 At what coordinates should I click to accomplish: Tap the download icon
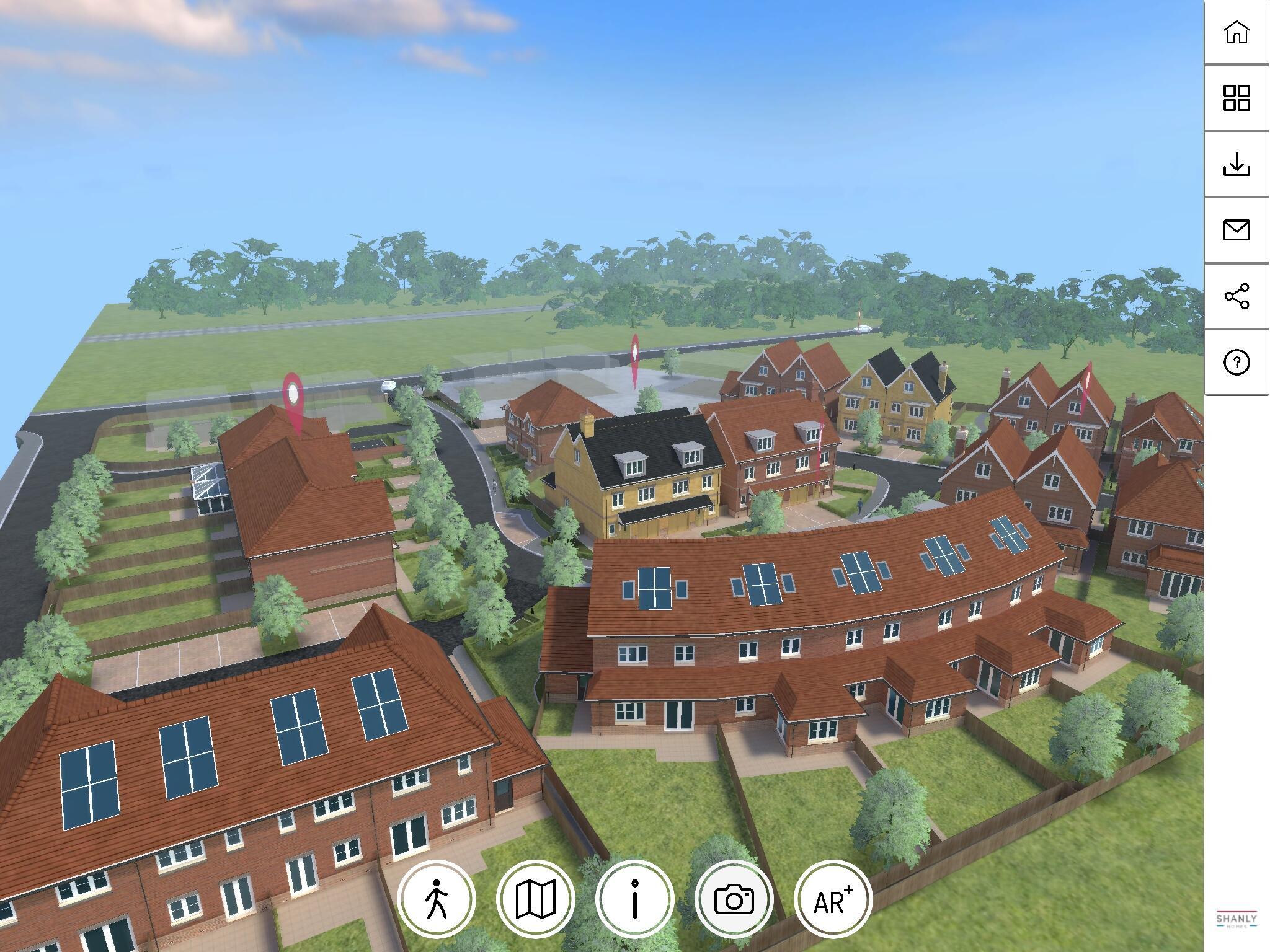click(x=1237, y=164)
